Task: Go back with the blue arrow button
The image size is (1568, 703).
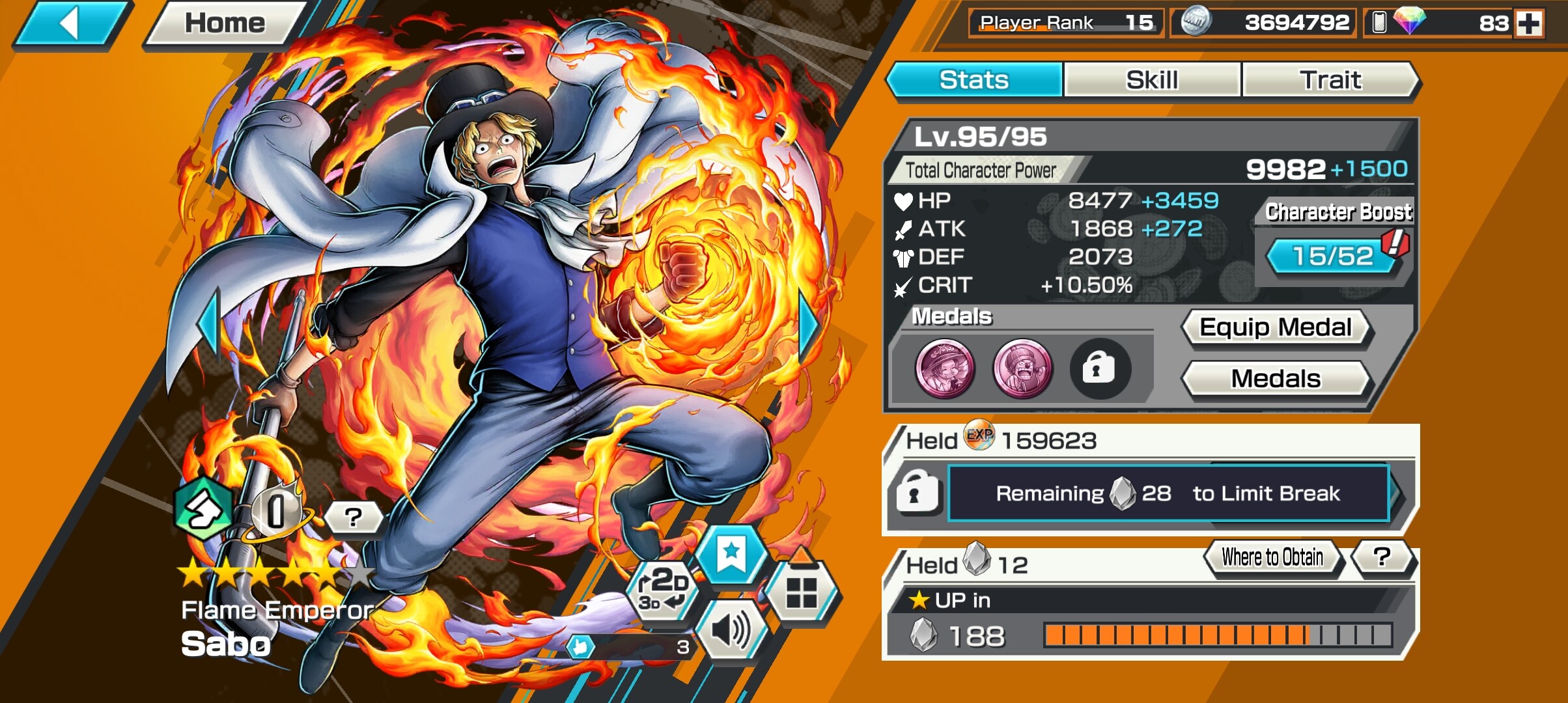Action: pyautogui.click(x=72, y=25)
